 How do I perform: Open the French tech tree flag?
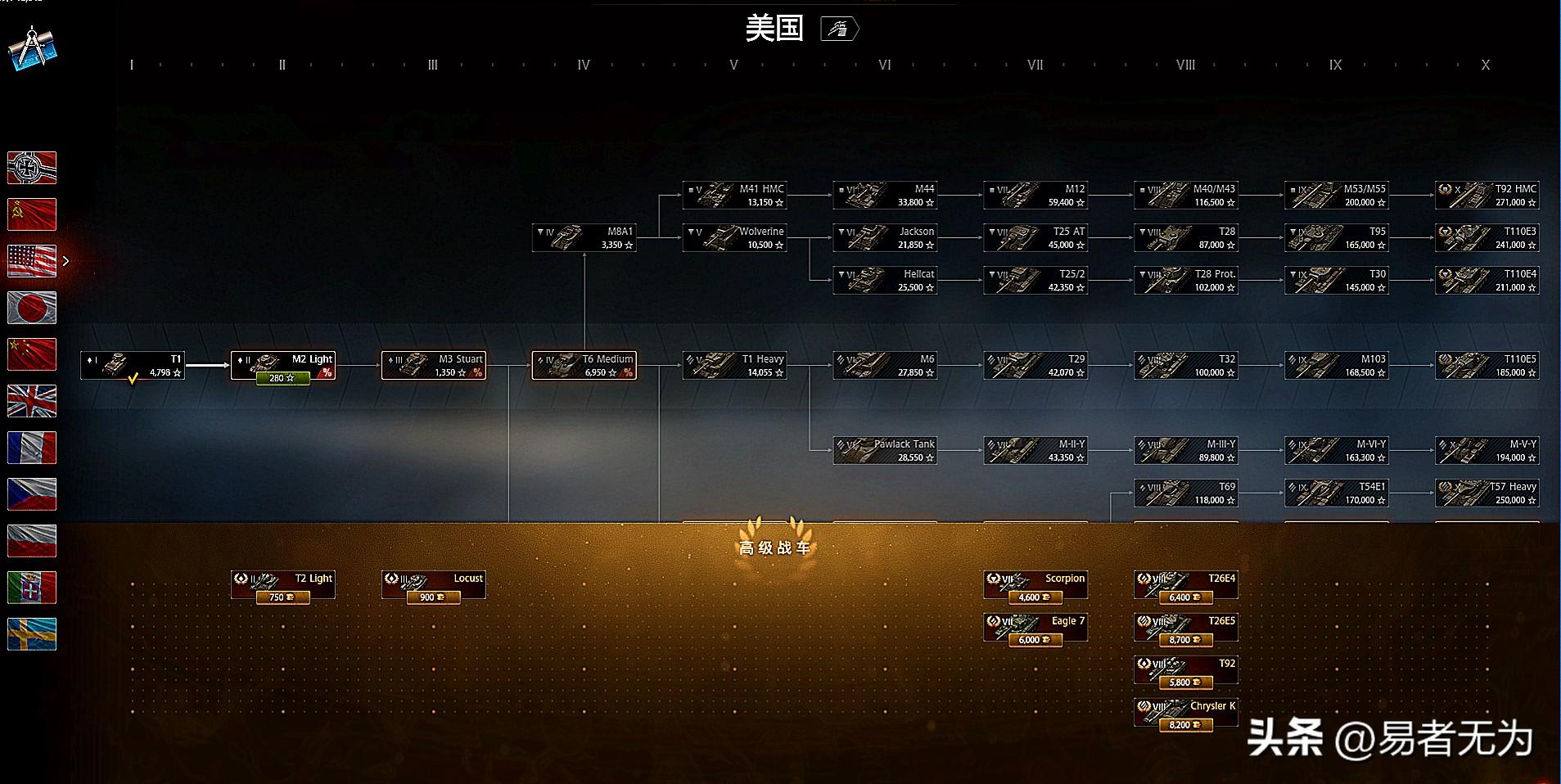(32, 448)
